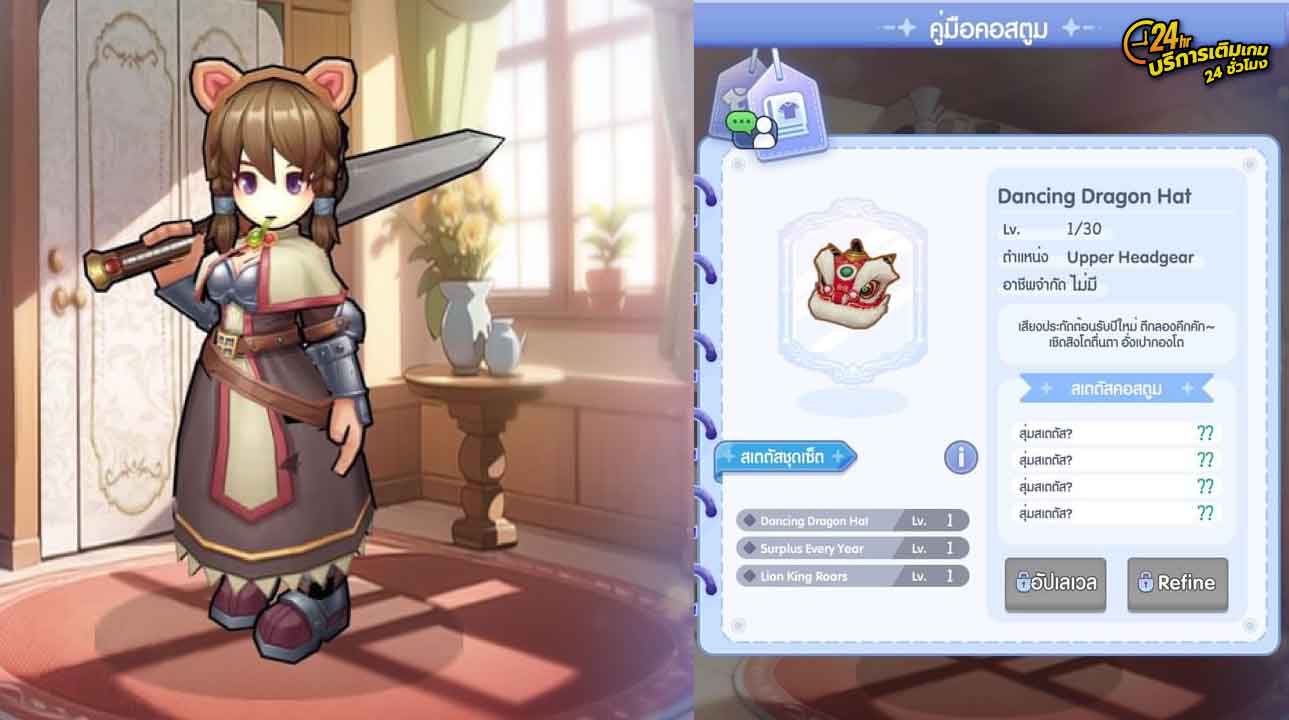This screenshot has width=1289, height=720.
Task: Select the Surplus Every Year set entry
Action: coord(850,548)
